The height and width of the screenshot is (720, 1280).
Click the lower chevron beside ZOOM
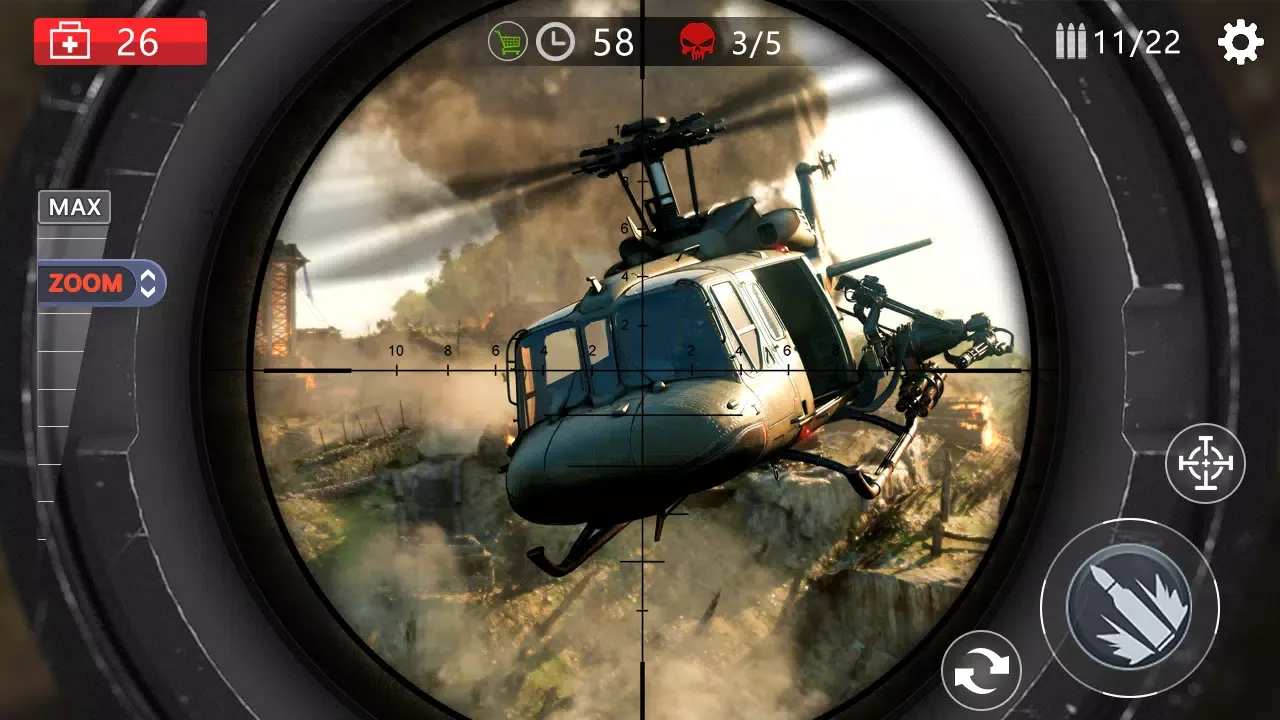tap(146, 292)
